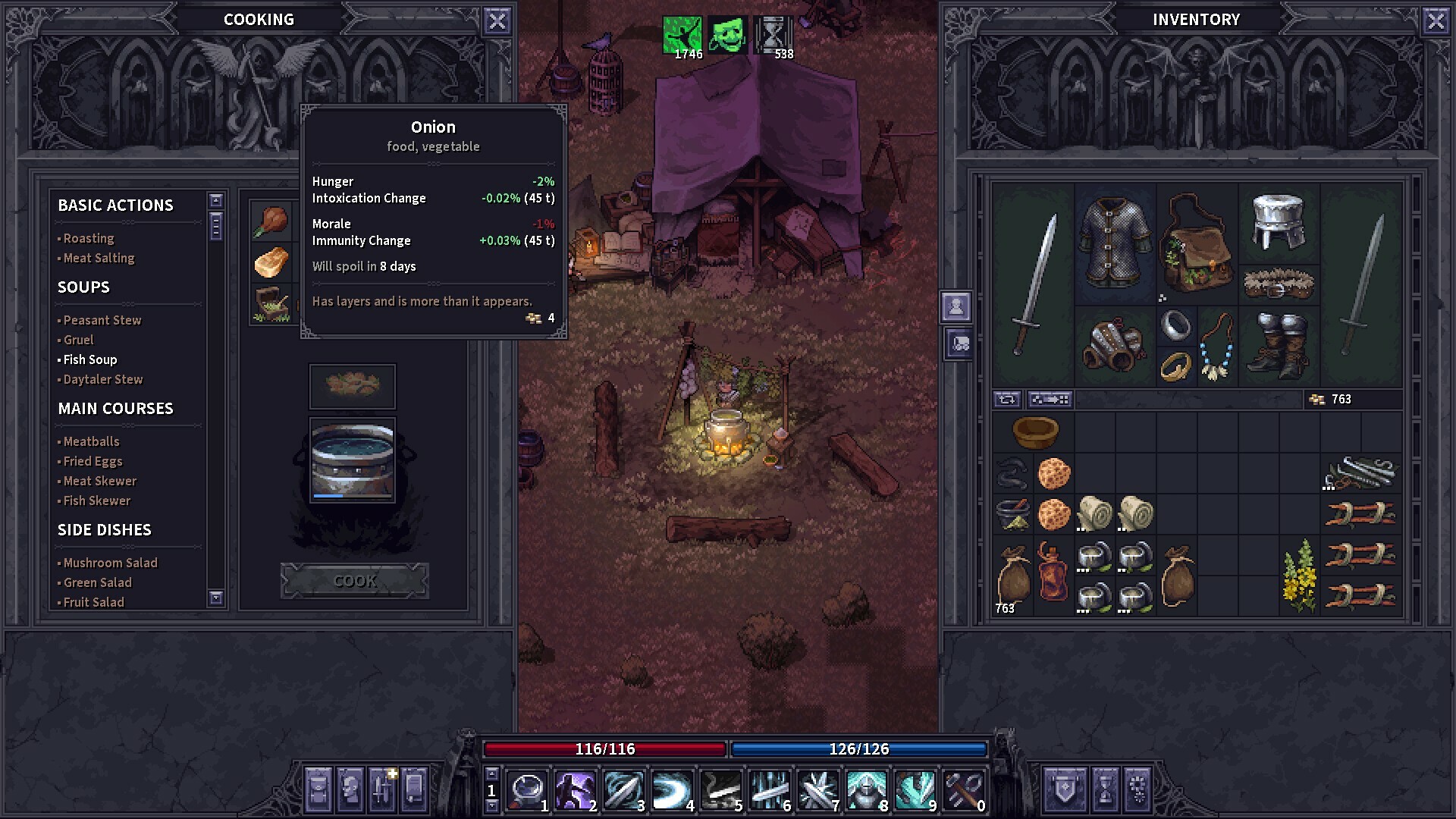Select the Peasant Stew recipe link
The image size is (1456, 819).
coord(102,320)
